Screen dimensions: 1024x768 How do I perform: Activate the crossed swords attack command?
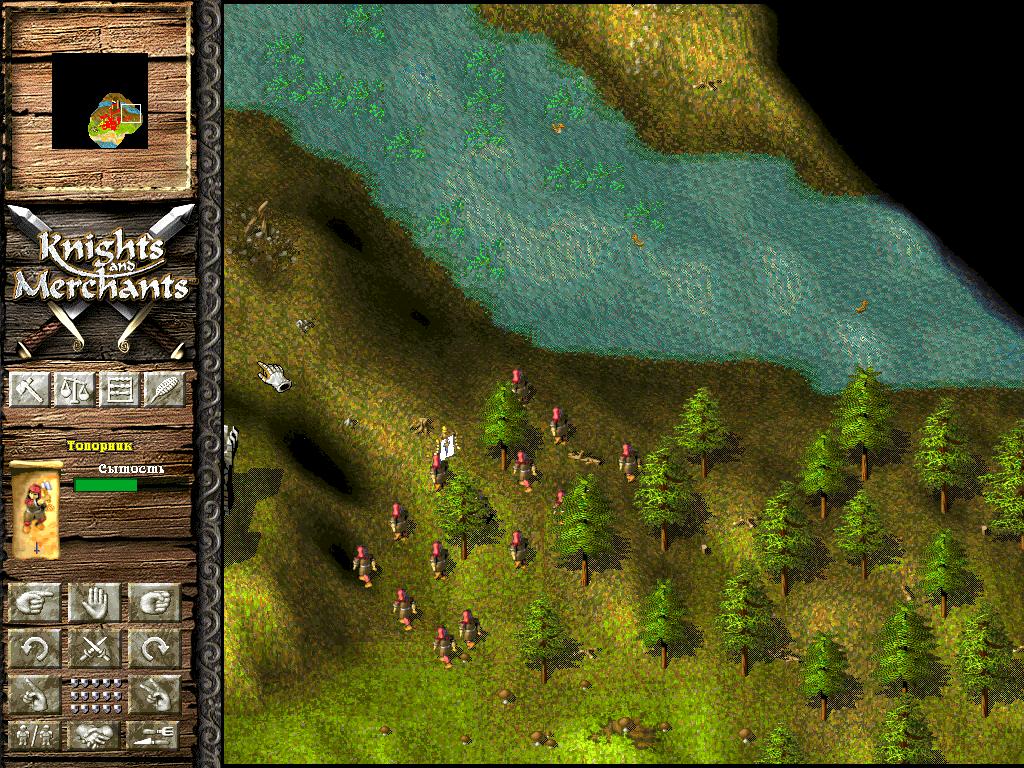[x=94, y=649]
